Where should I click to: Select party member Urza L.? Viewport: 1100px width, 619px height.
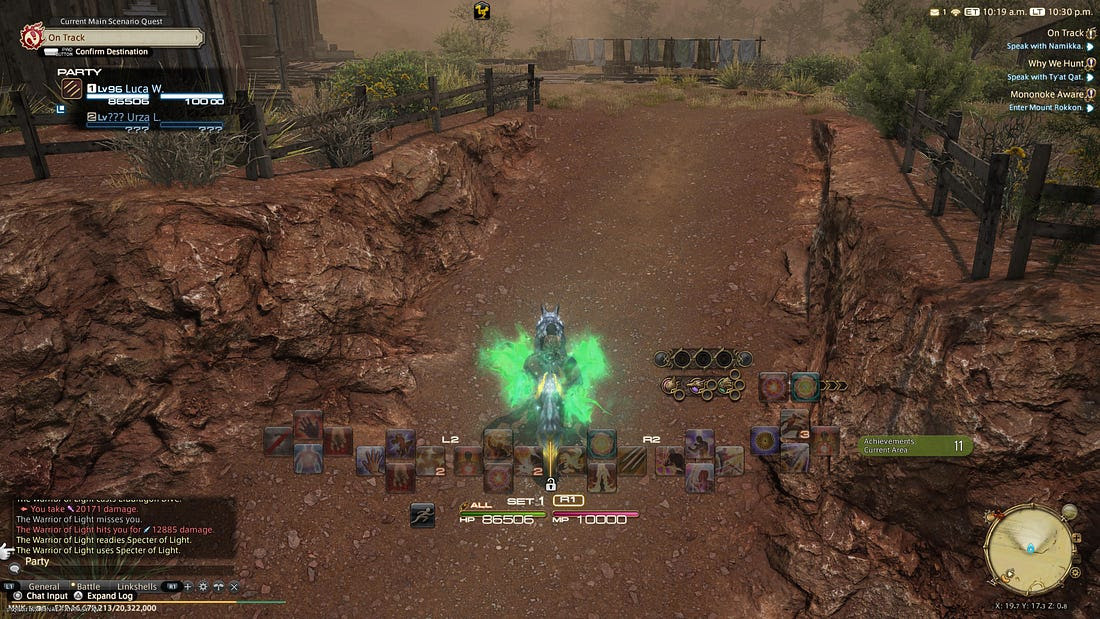pos(140,117)
